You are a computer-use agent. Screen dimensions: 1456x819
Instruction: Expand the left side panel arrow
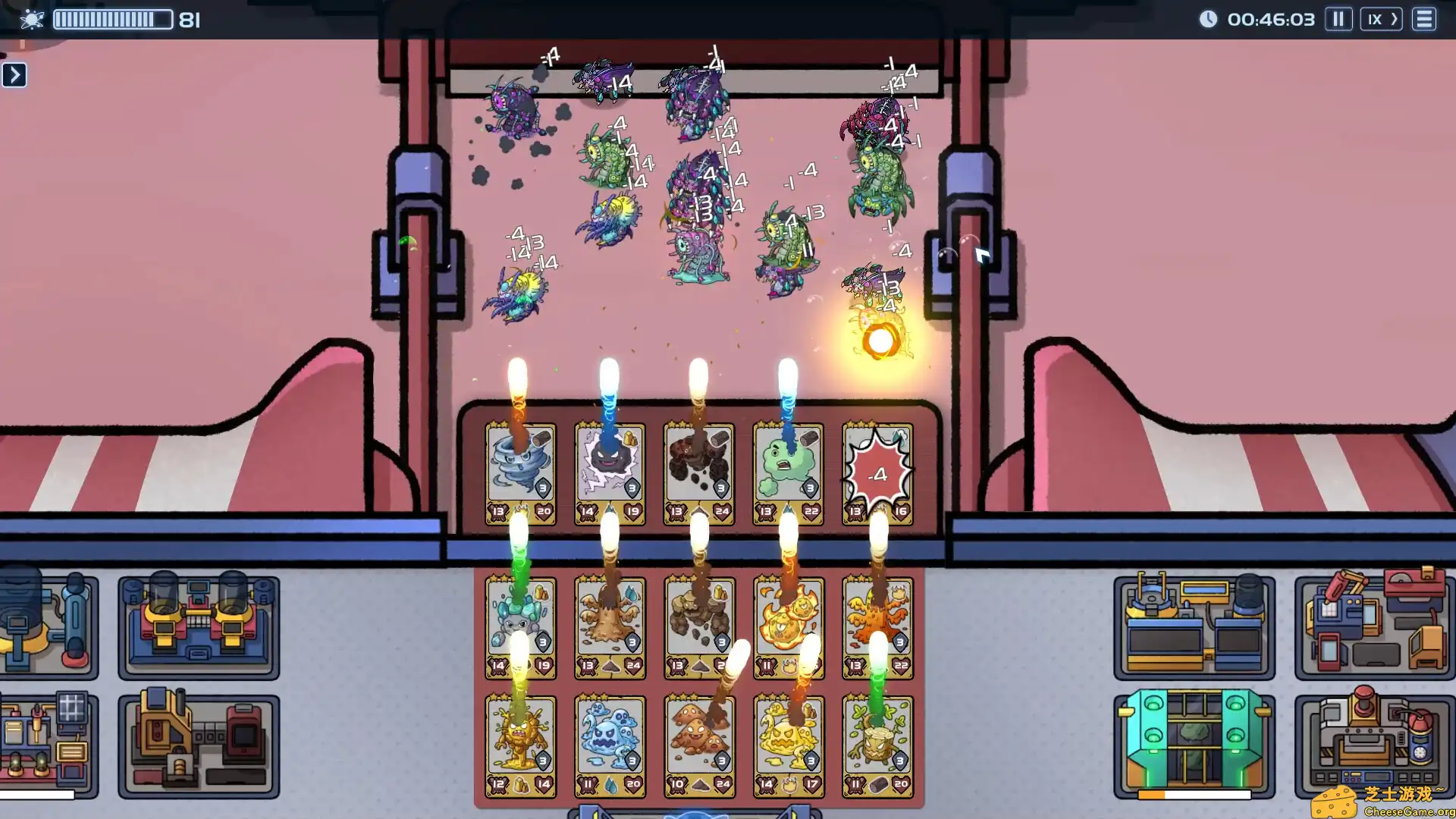tap(14, 74)
